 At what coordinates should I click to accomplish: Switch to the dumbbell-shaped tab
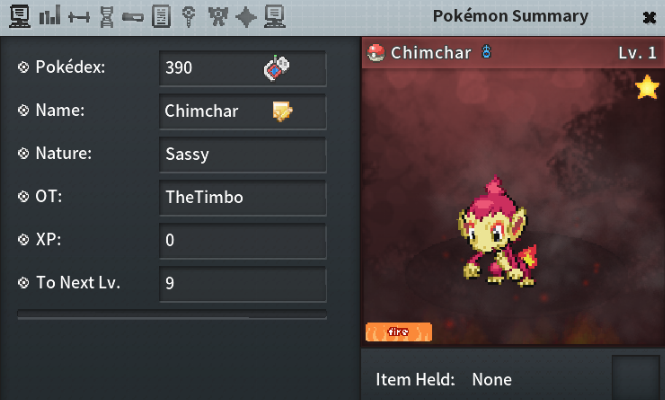(x=78, y=16)
